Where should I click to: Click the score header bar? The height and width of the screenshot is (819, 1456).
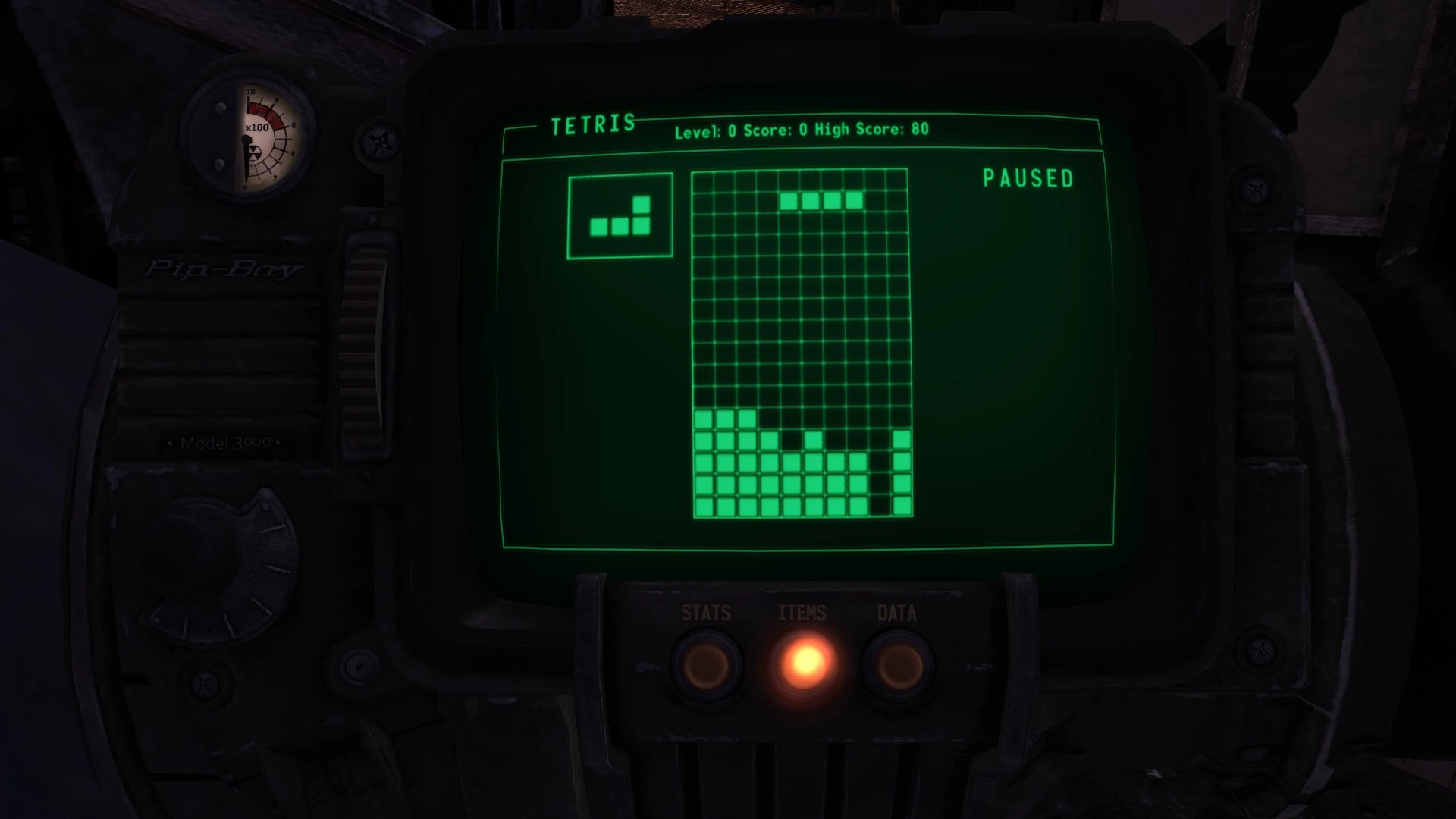804,130
